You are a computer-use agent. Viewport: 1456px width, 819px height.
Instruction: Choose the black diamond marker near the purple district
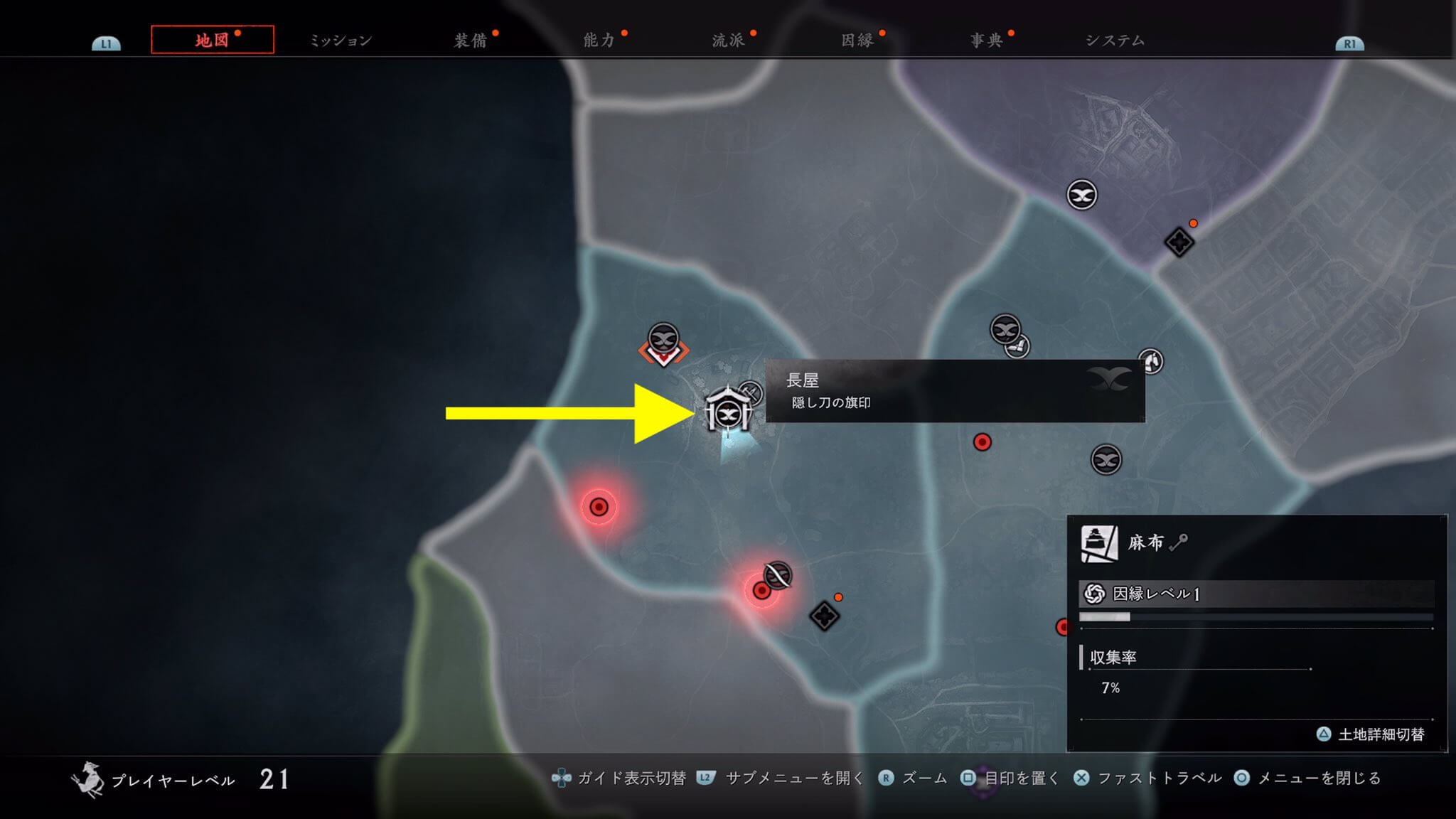pyautogui.click(x=1179, y=242)
